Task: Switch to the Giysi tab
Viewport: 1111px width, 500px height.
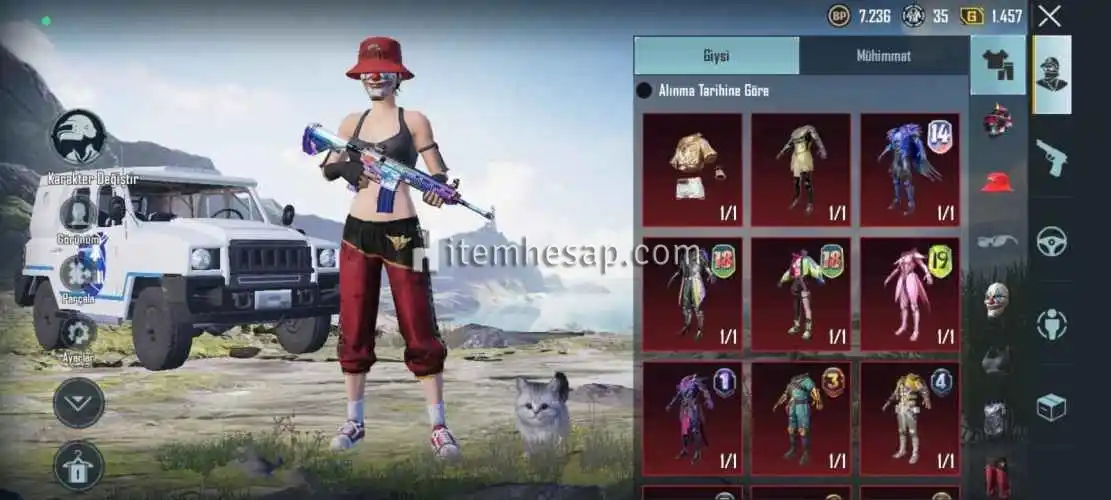Action: click(716, 56)
